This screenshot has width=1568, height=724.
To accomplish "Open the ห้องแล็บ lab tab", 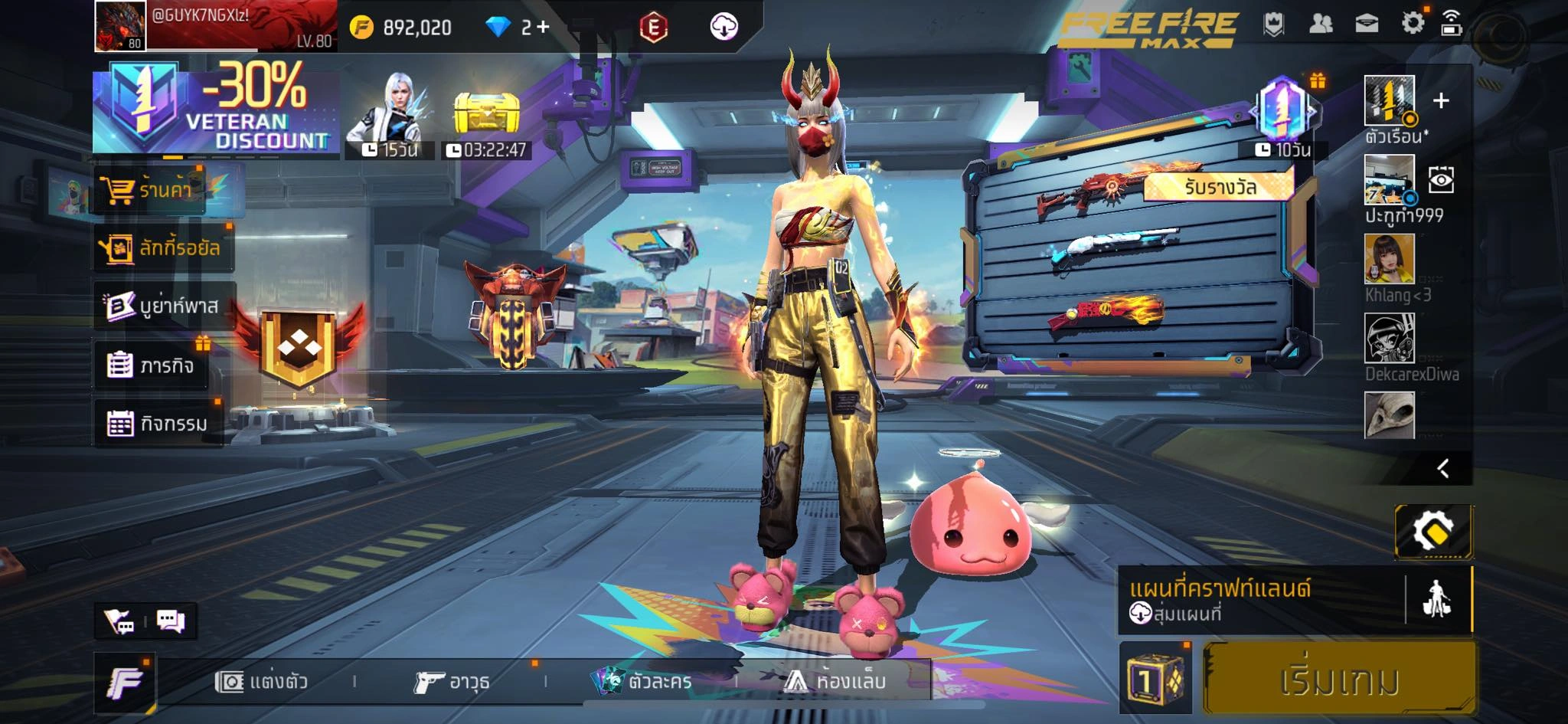I will 836,681.
